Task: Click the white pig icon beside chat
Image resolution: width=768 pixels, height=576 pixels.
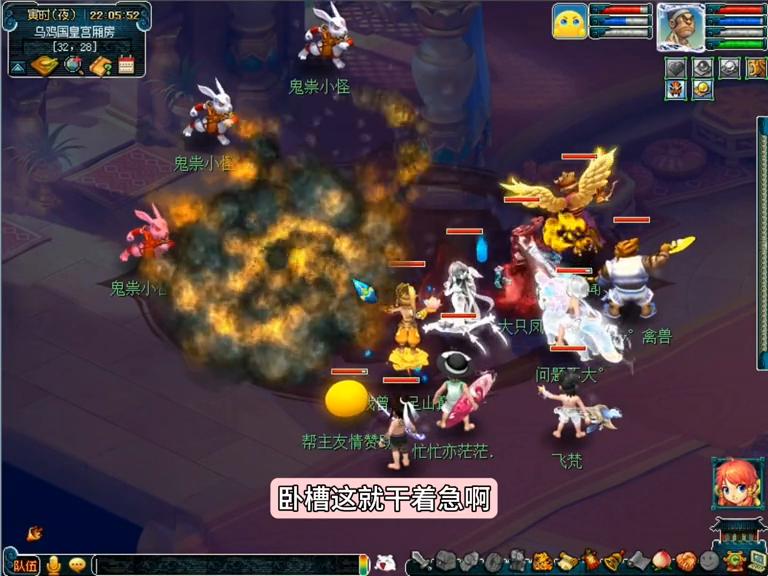Action: (x=387, y=563)
